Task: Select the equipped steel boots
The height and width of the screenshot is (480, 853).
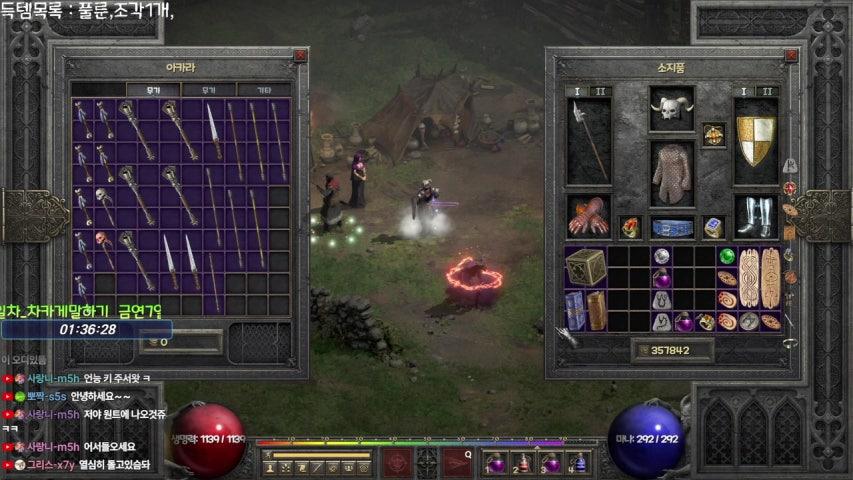Action: [756, 216]
